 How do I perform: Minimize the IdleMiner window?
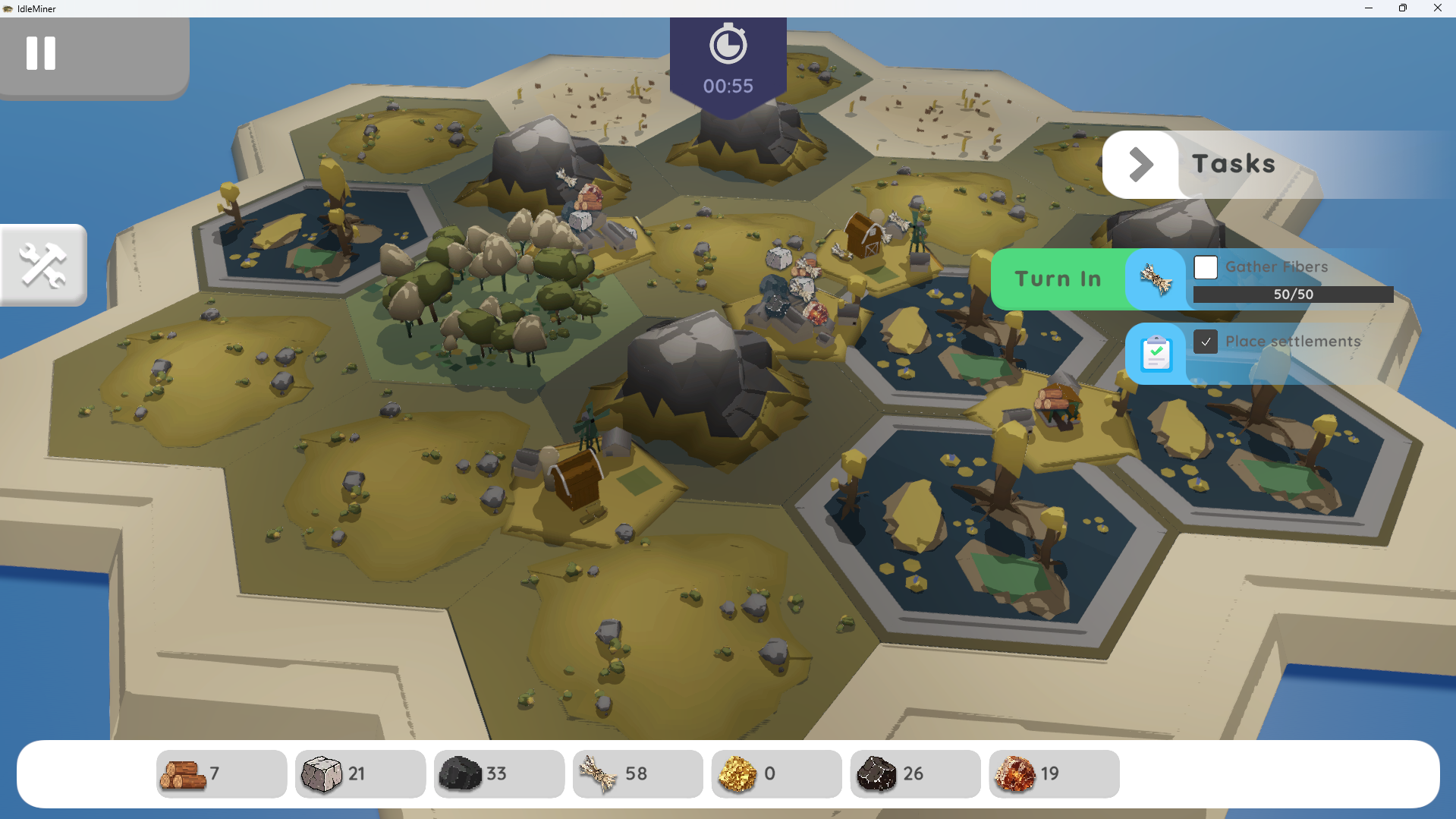[1369, 8]
